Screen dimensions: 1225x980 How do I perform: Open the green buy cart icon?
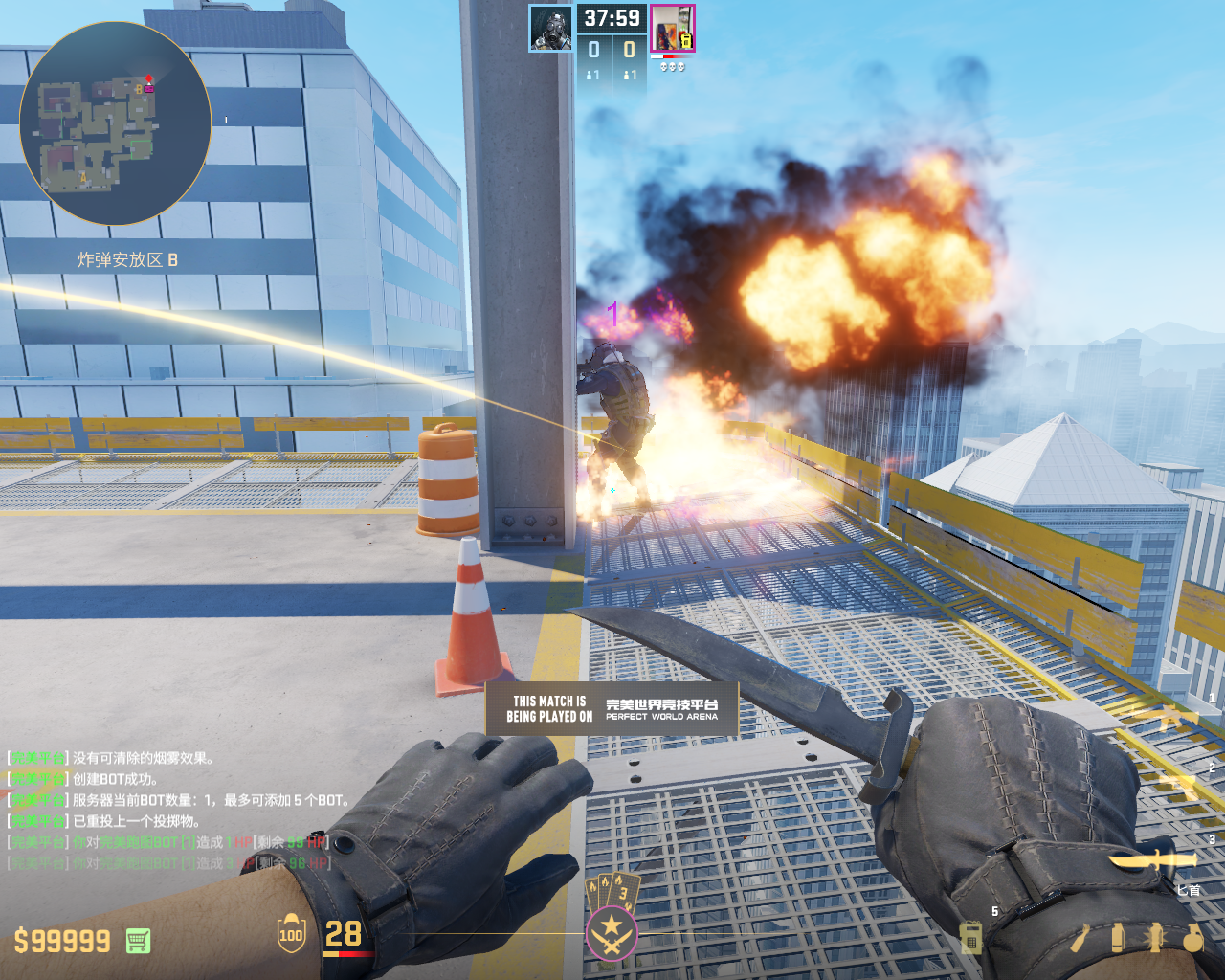[x=138, y=941]
